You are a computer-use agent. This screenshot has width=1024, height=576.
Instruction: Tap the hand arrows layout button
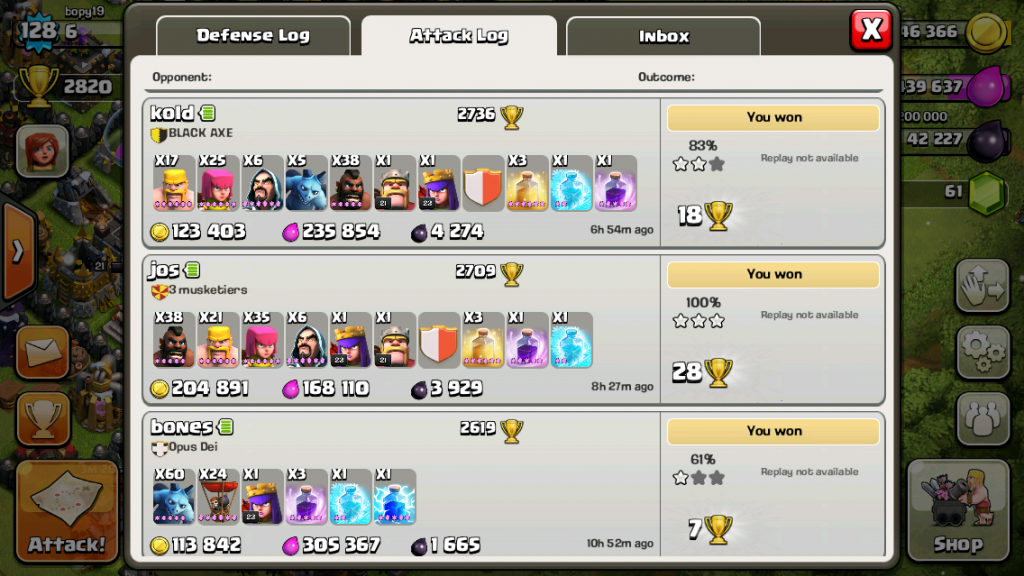tap(983, 287)
